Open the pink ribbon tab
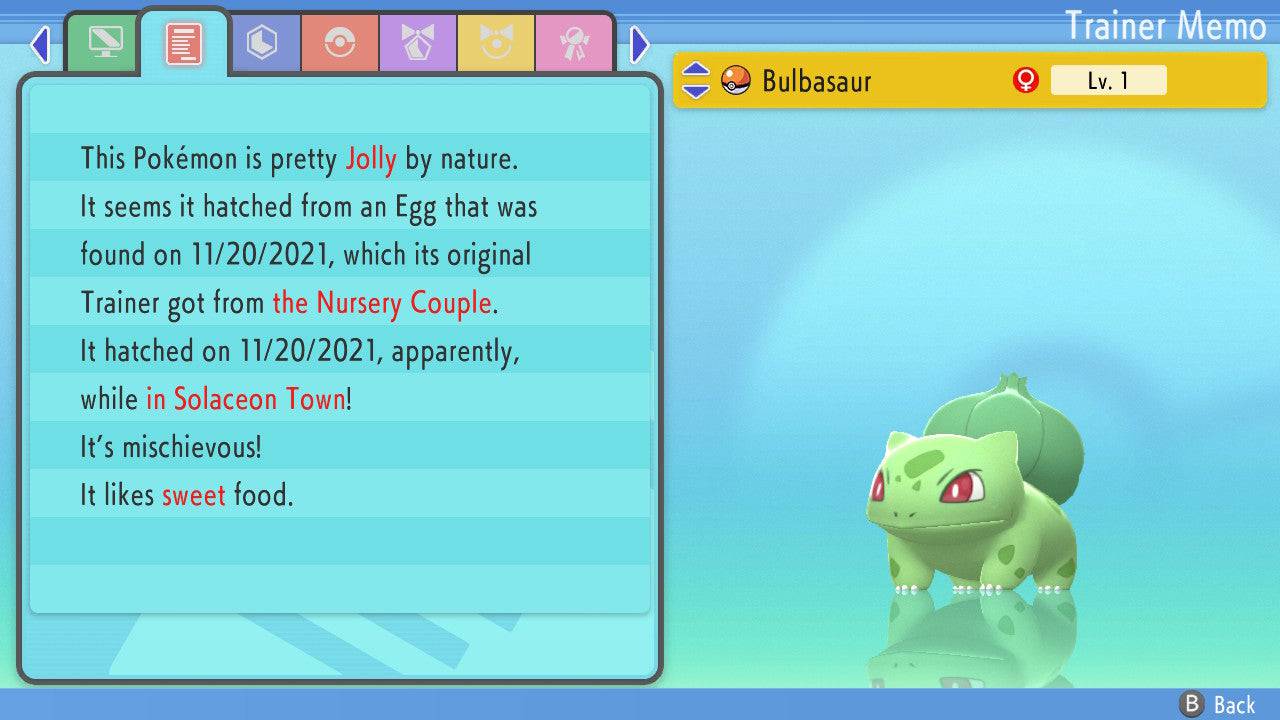This screenshot has height=720, width=1280. [574, 43]
